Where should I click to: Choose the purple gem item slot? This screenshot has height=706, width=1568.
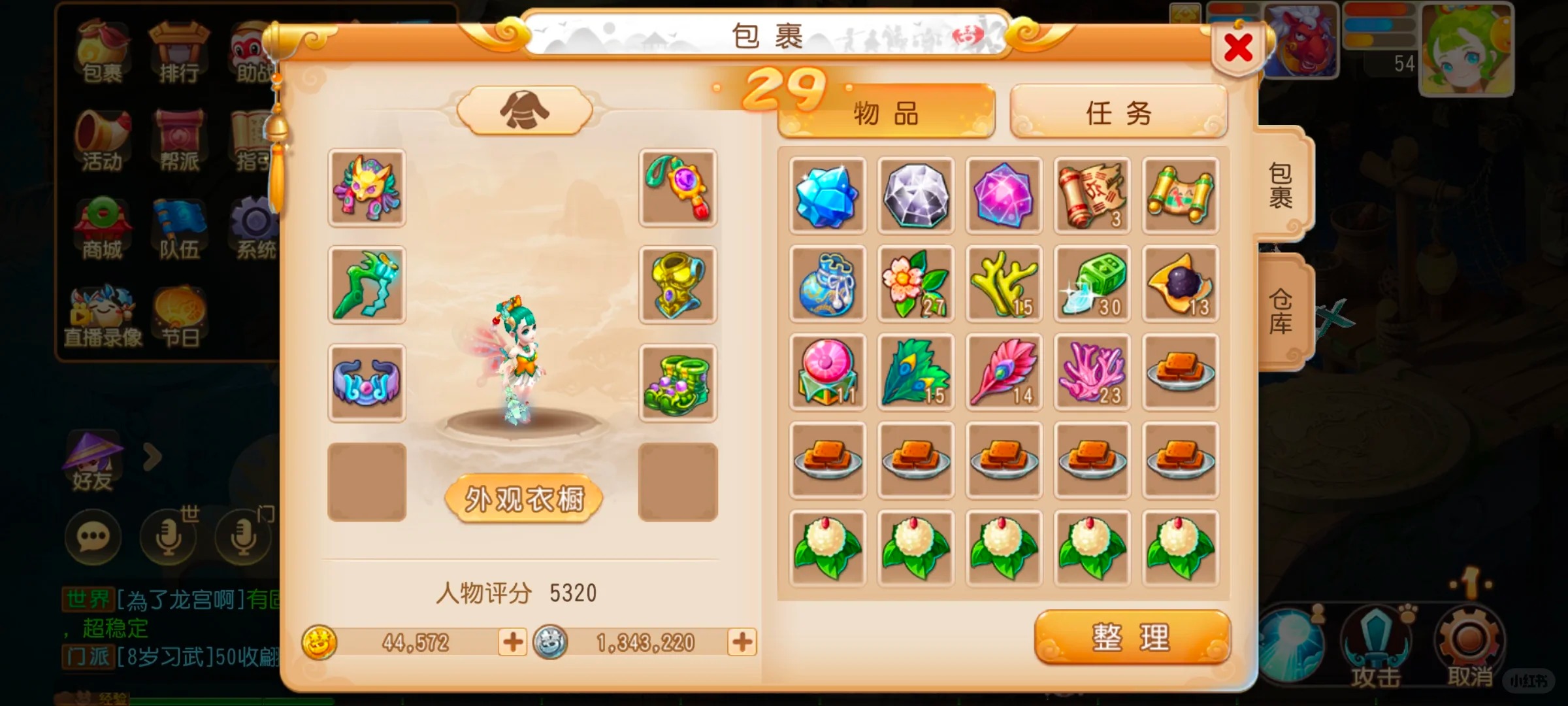click(1004, 195)
